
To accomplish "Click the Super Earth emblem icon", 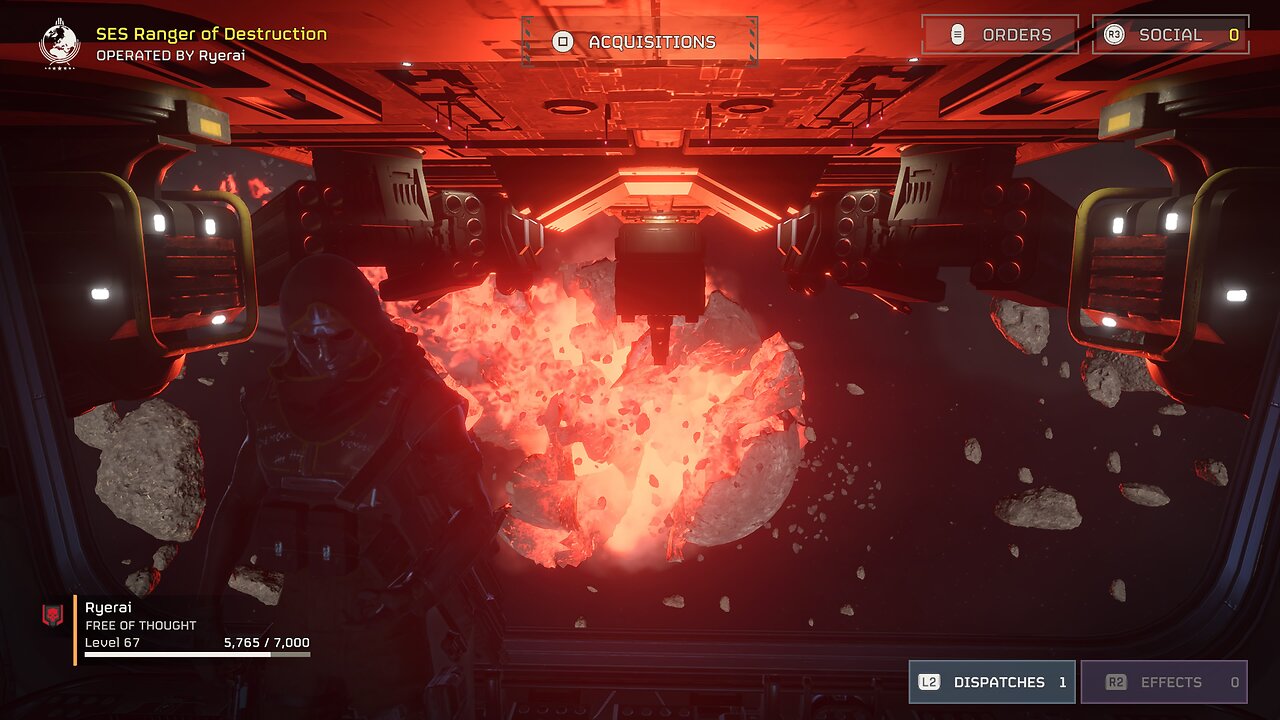I will [x=58, y=43].
